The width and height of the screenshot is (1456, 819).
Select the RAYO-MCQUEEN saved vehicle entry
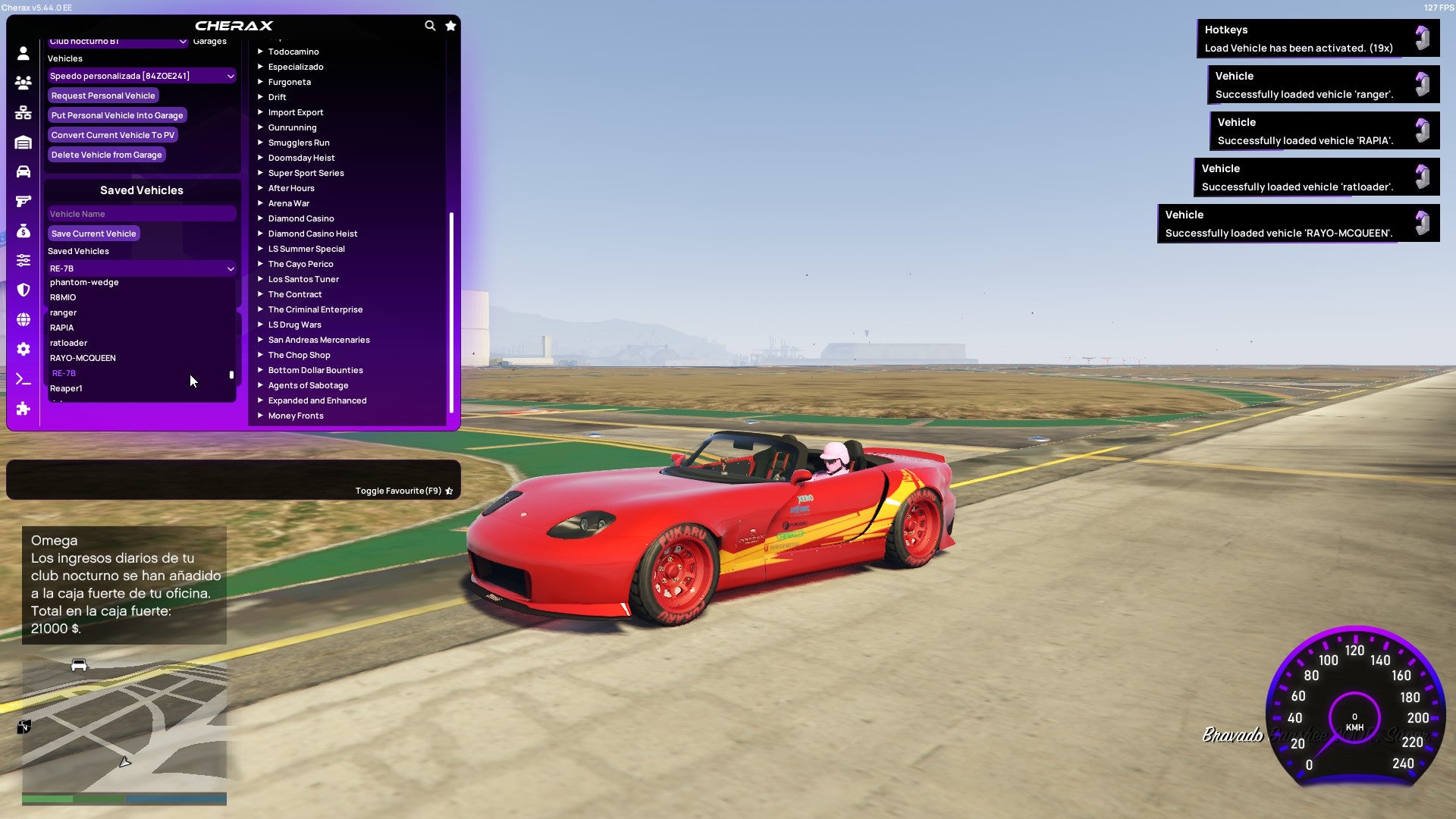click(x=83, y=357)
